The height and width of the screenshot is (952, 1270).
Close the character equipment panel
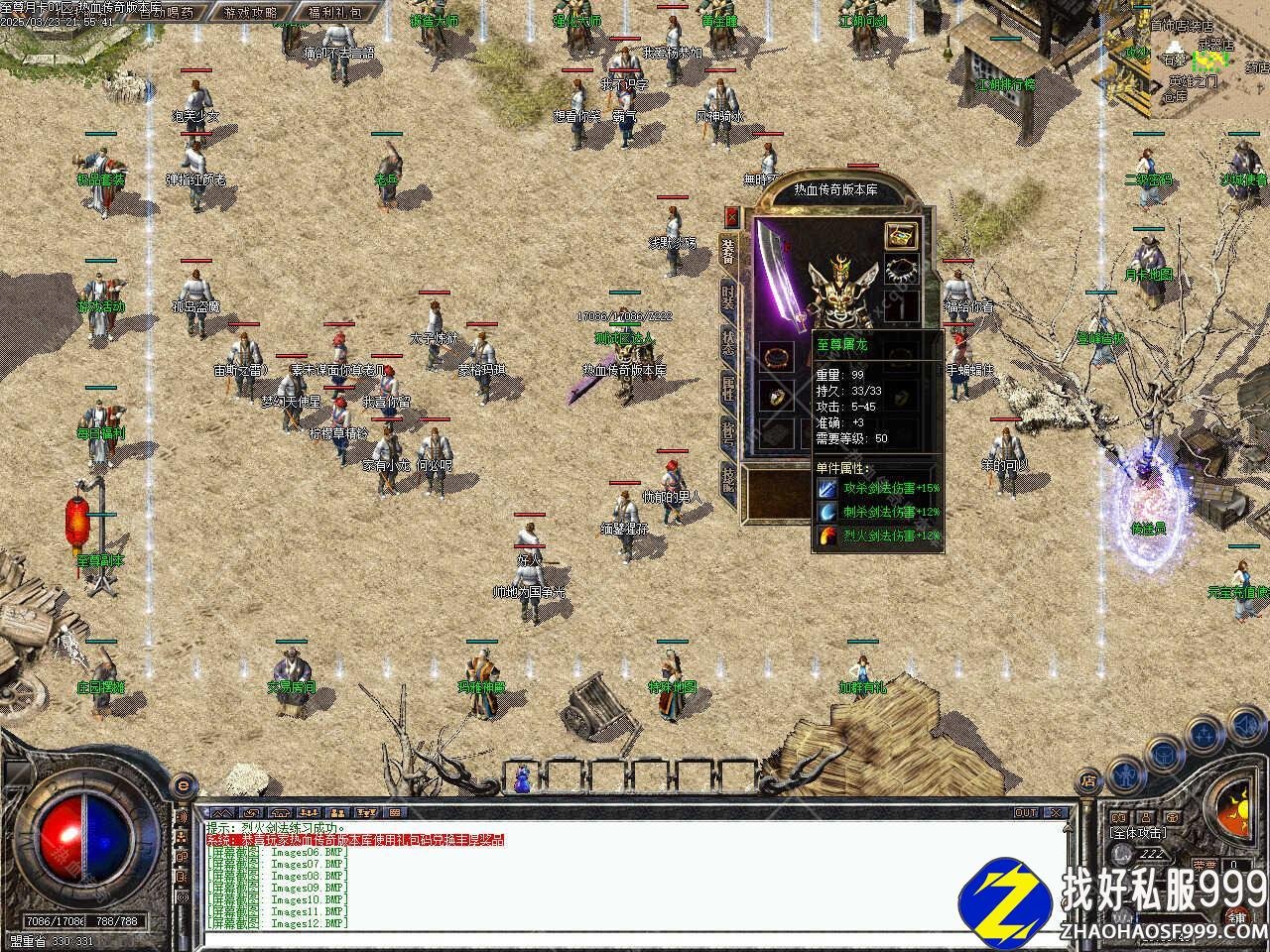pyautogui.click(x=732, y=217)
